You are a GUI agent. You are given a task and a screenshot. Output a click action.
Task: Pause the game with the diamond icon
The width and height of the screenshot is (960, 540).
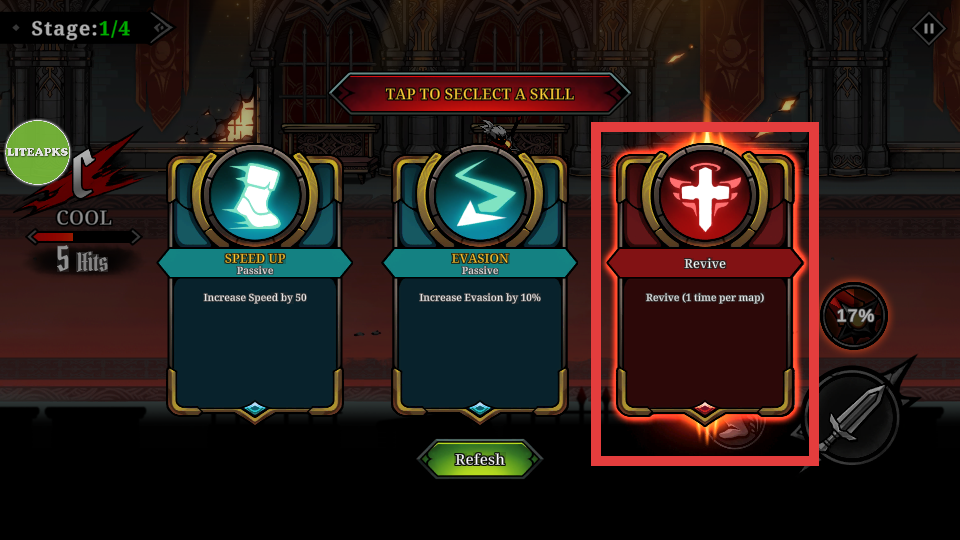pyautogui.click(x=929, y=28)
